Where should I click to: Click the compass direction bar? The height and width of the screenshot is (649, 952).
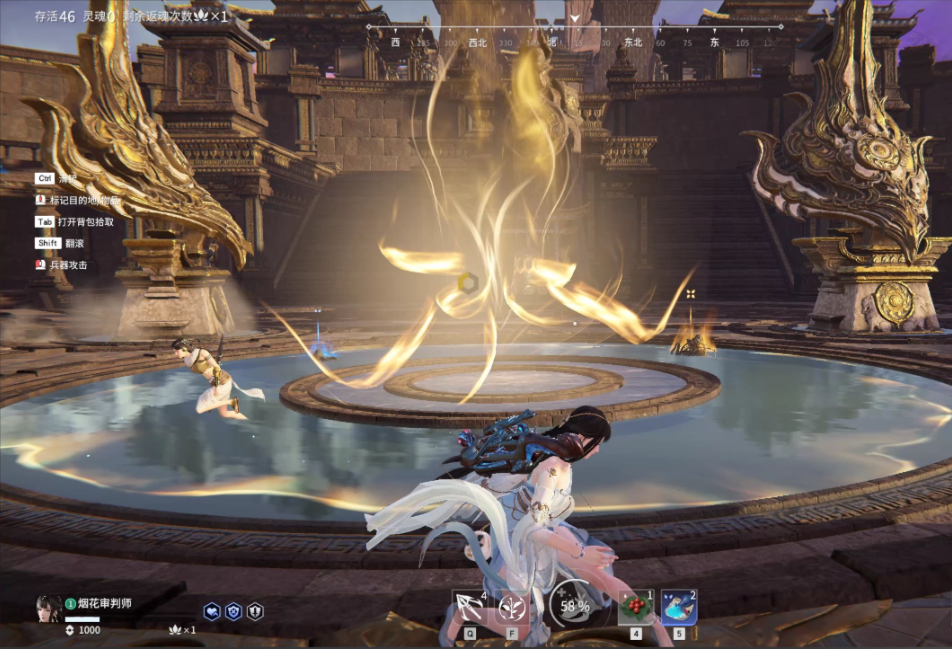[x=574, y=42]
